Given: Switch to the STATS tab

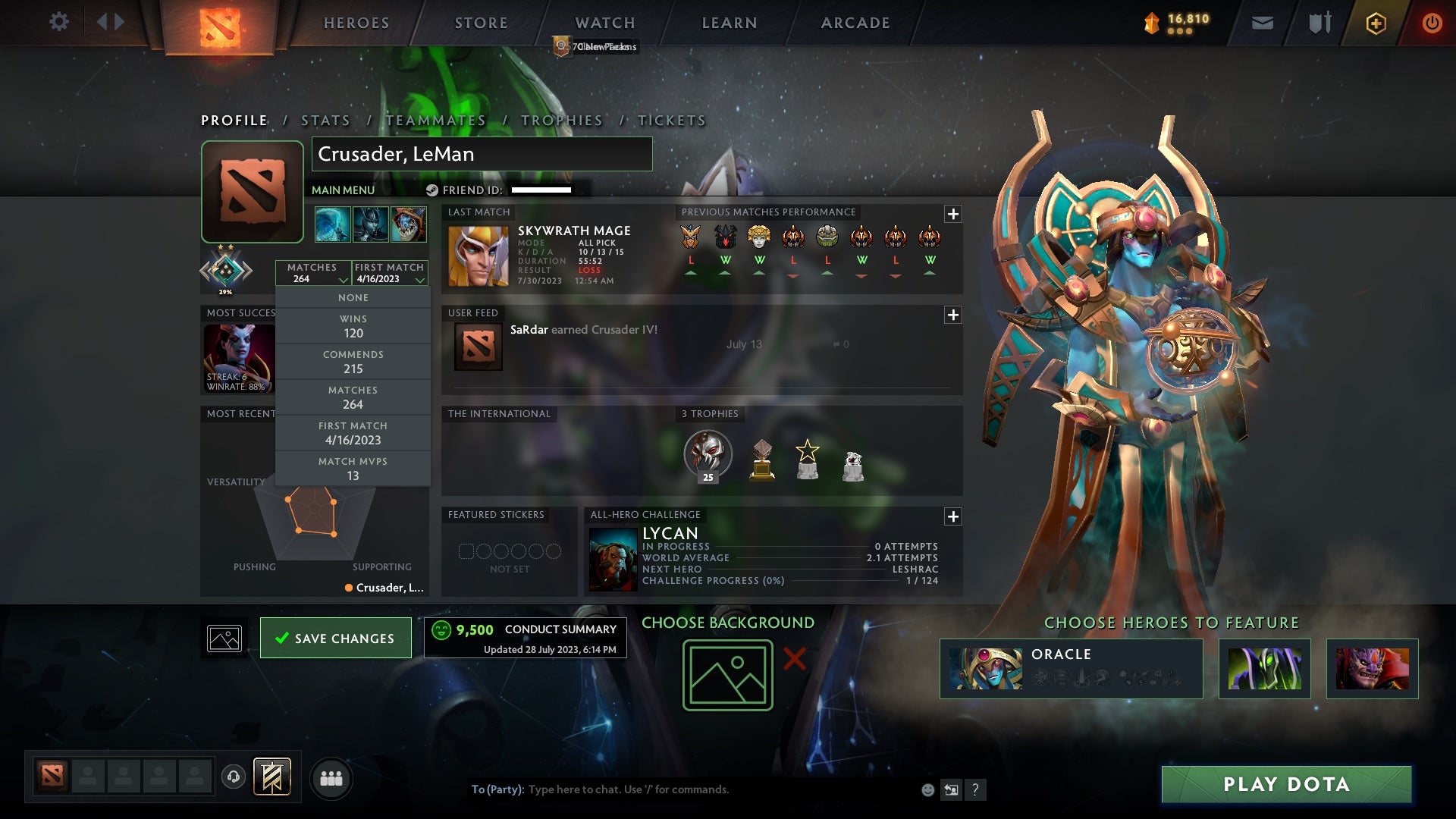Looking at the screenshot, I should [324, 120].
